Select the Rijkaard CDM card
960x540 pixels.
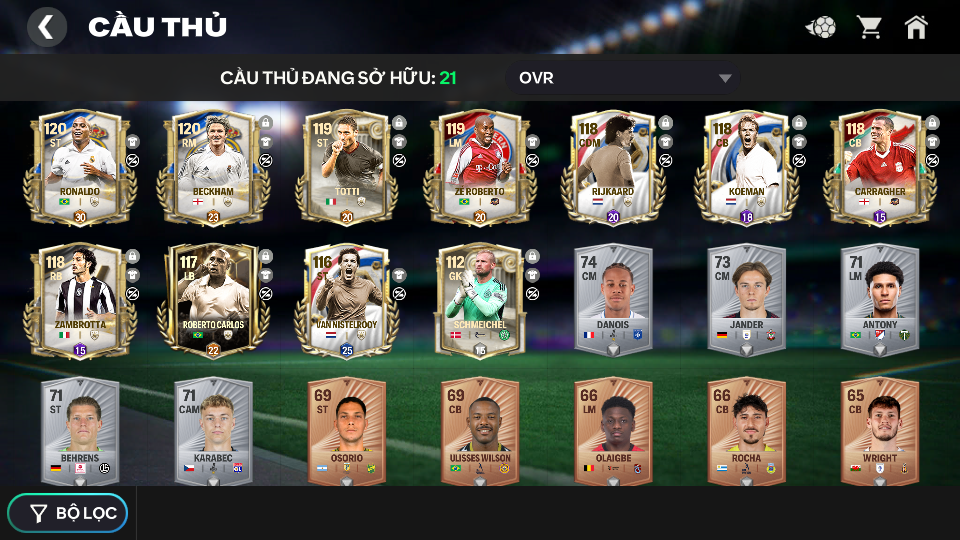612,165
